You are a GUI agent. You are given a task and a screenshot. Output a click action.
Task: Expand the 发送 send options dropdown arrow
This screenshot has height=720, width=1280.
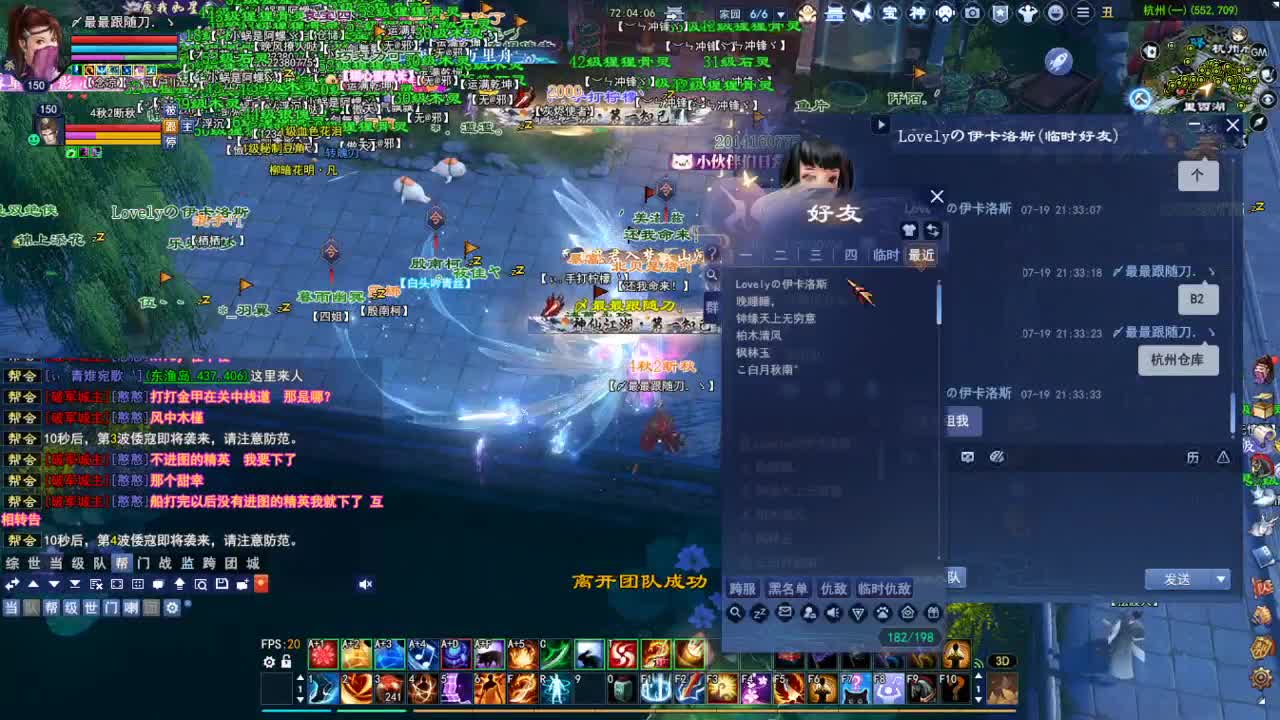coord(1222,579)
